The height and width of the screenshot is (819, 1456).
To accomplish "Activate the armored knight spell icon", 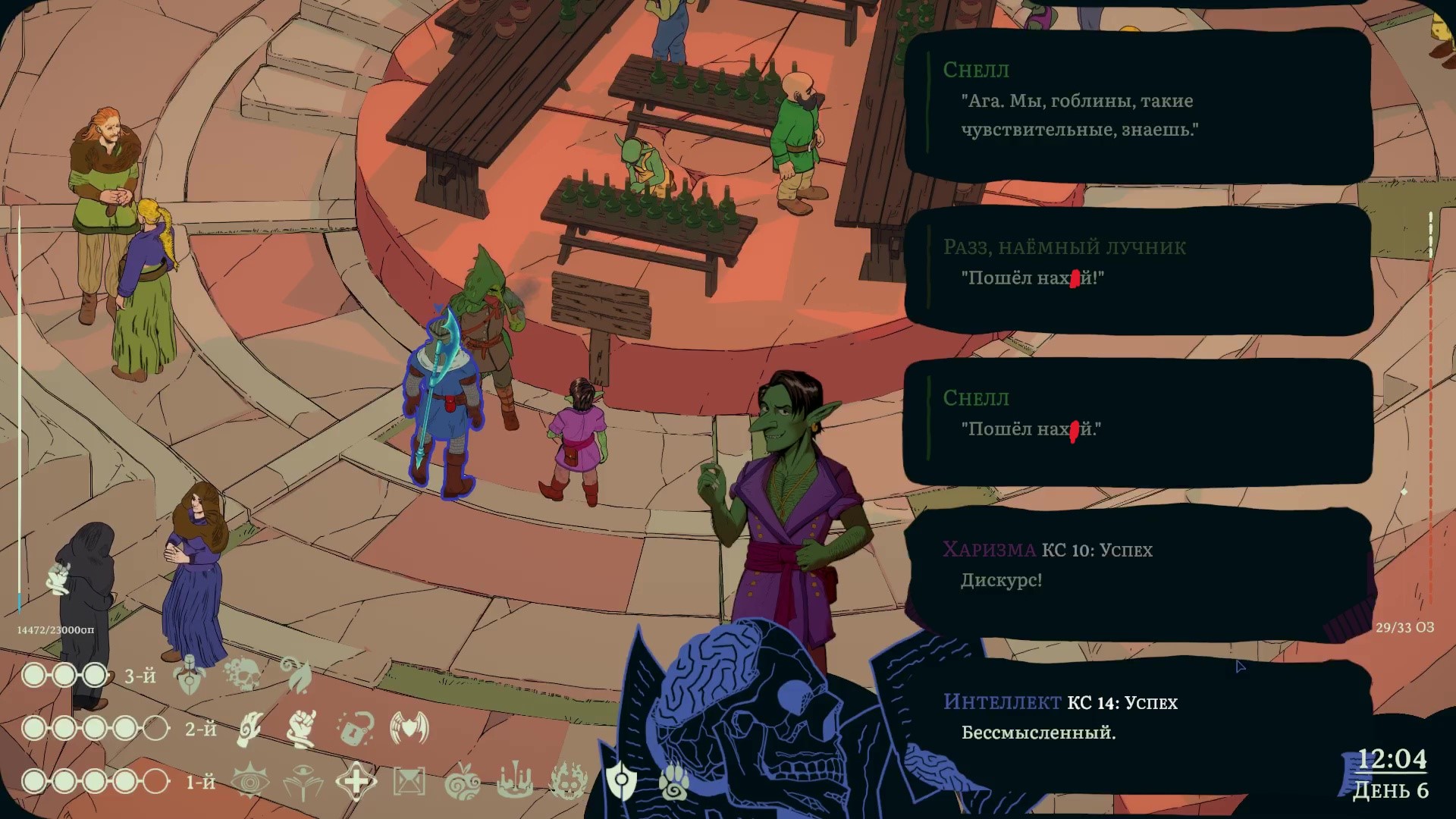I will click(189, 674).
